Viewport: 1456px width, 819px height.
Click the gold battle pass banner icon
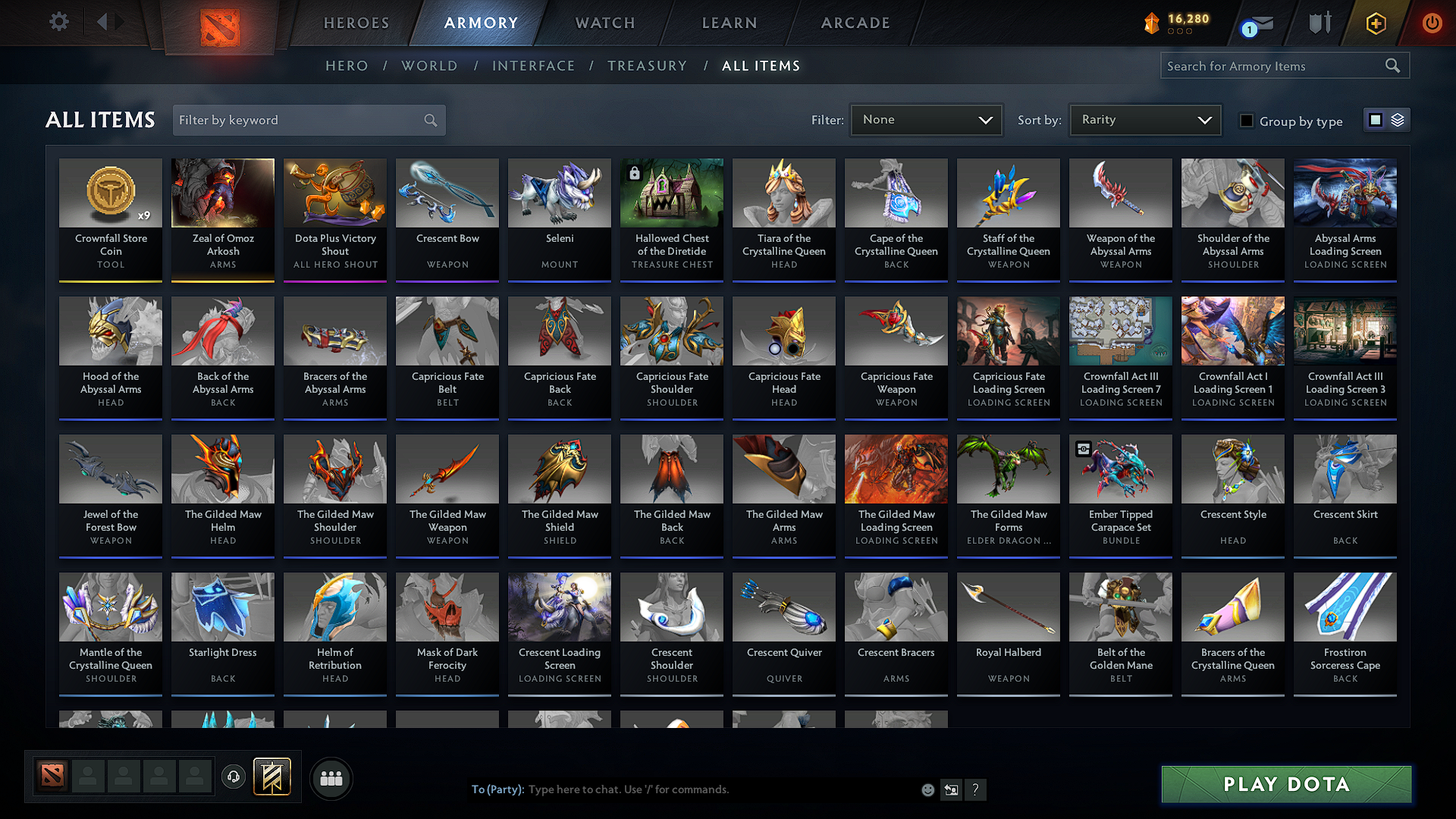tap(272, 776)
